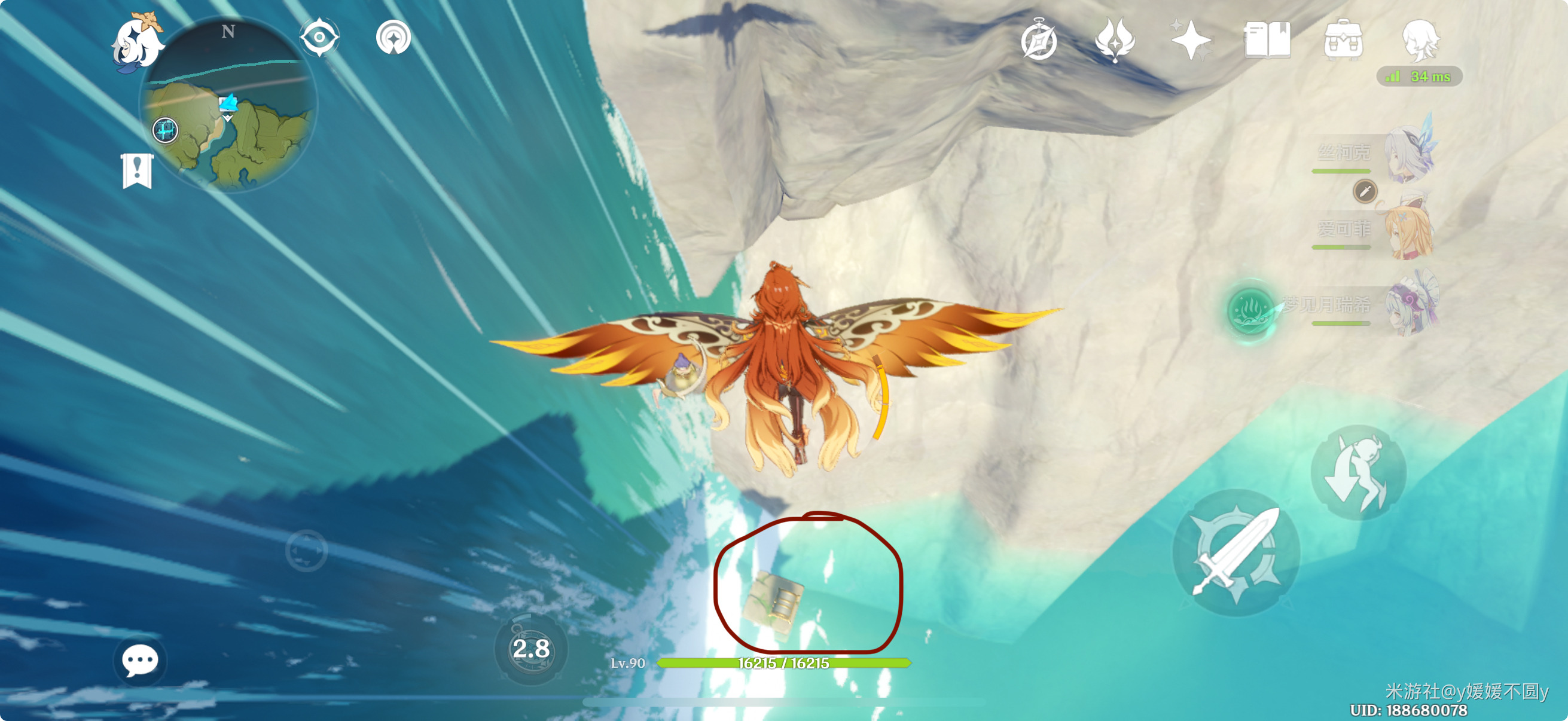Screen dimensions: 1568x721
Task: Open the winged events icon
Action: (1114, 40)
